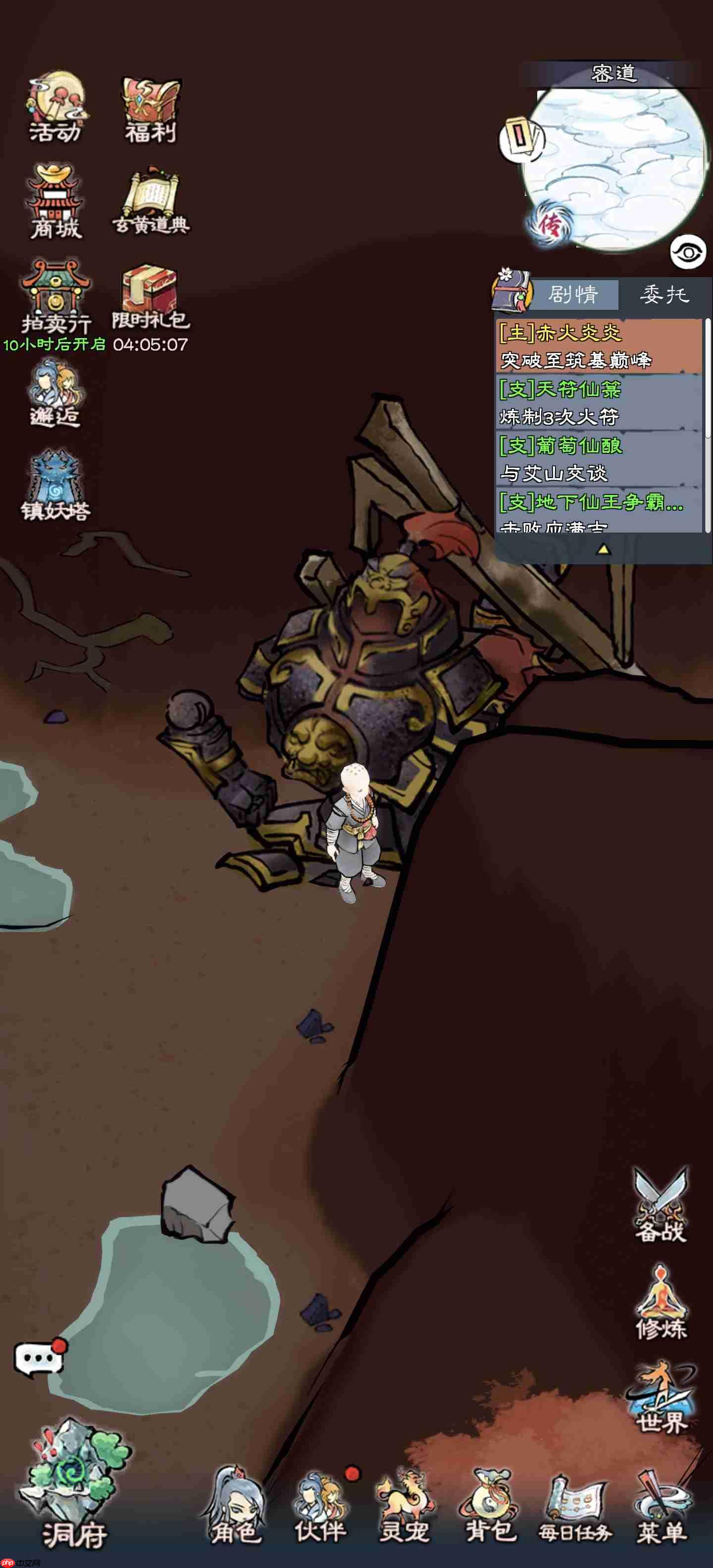Enter the 商城 shop
The height and width of the screenshot is (1568, 713).
click(55, 202)
